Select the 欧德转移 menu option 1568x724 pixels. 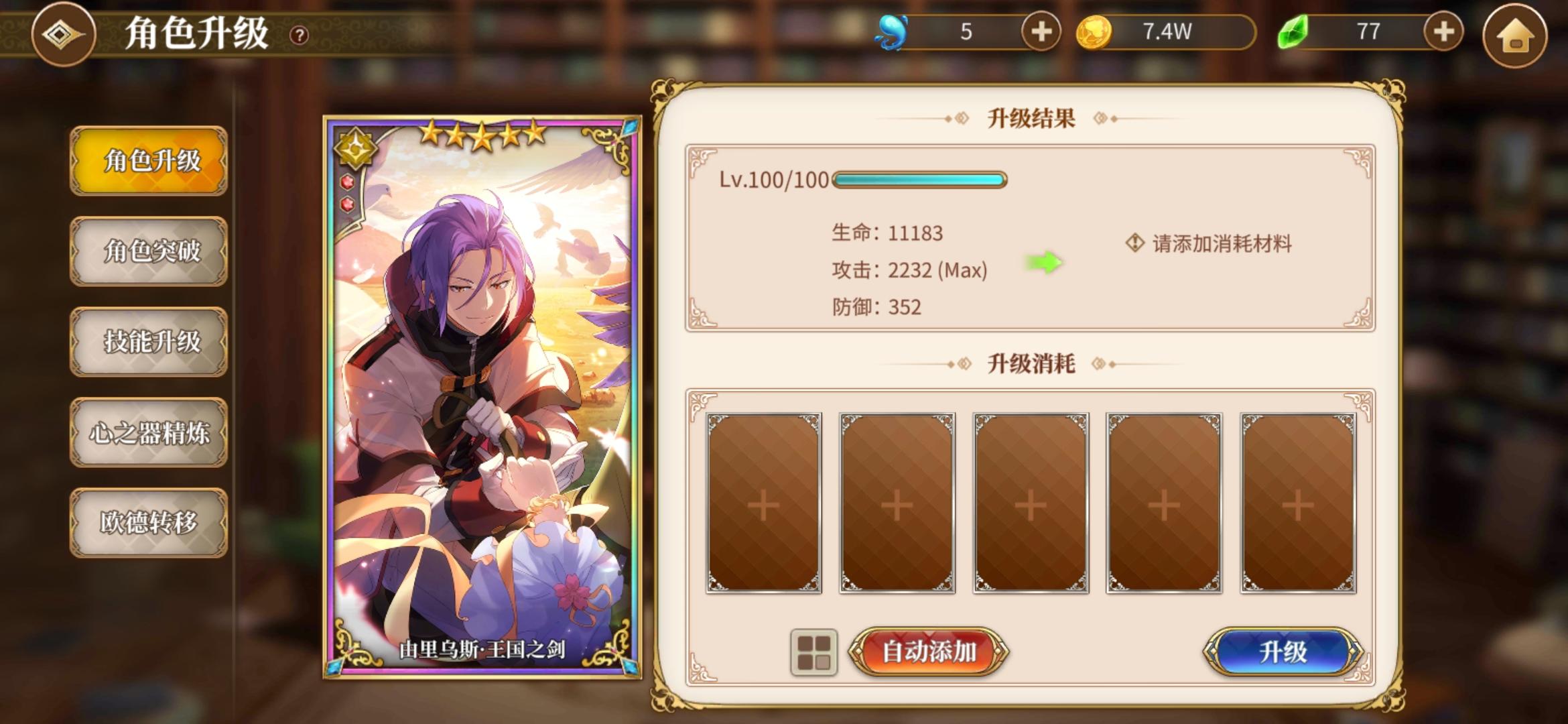(x=149, y=523)
